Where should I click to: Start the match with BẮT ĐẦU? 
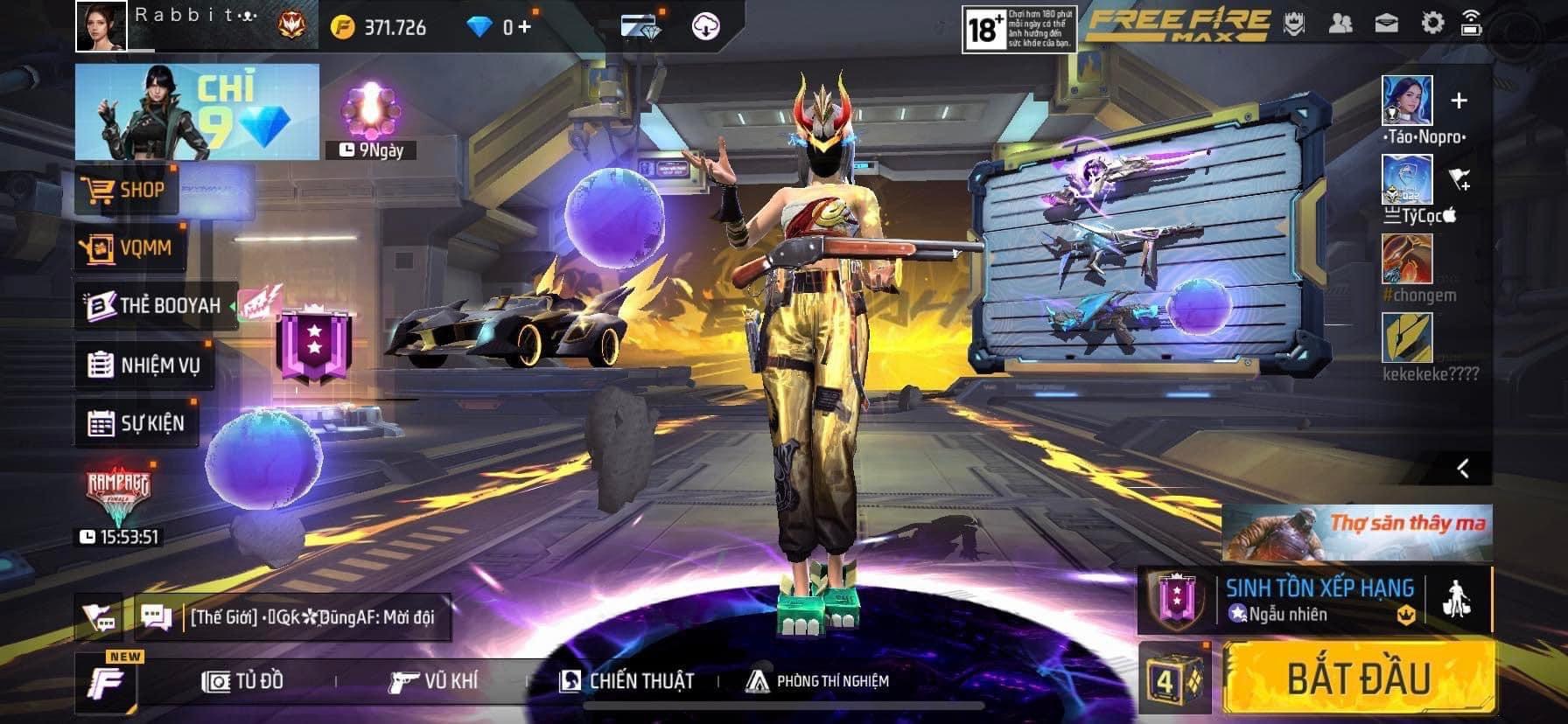(1358, 679)
